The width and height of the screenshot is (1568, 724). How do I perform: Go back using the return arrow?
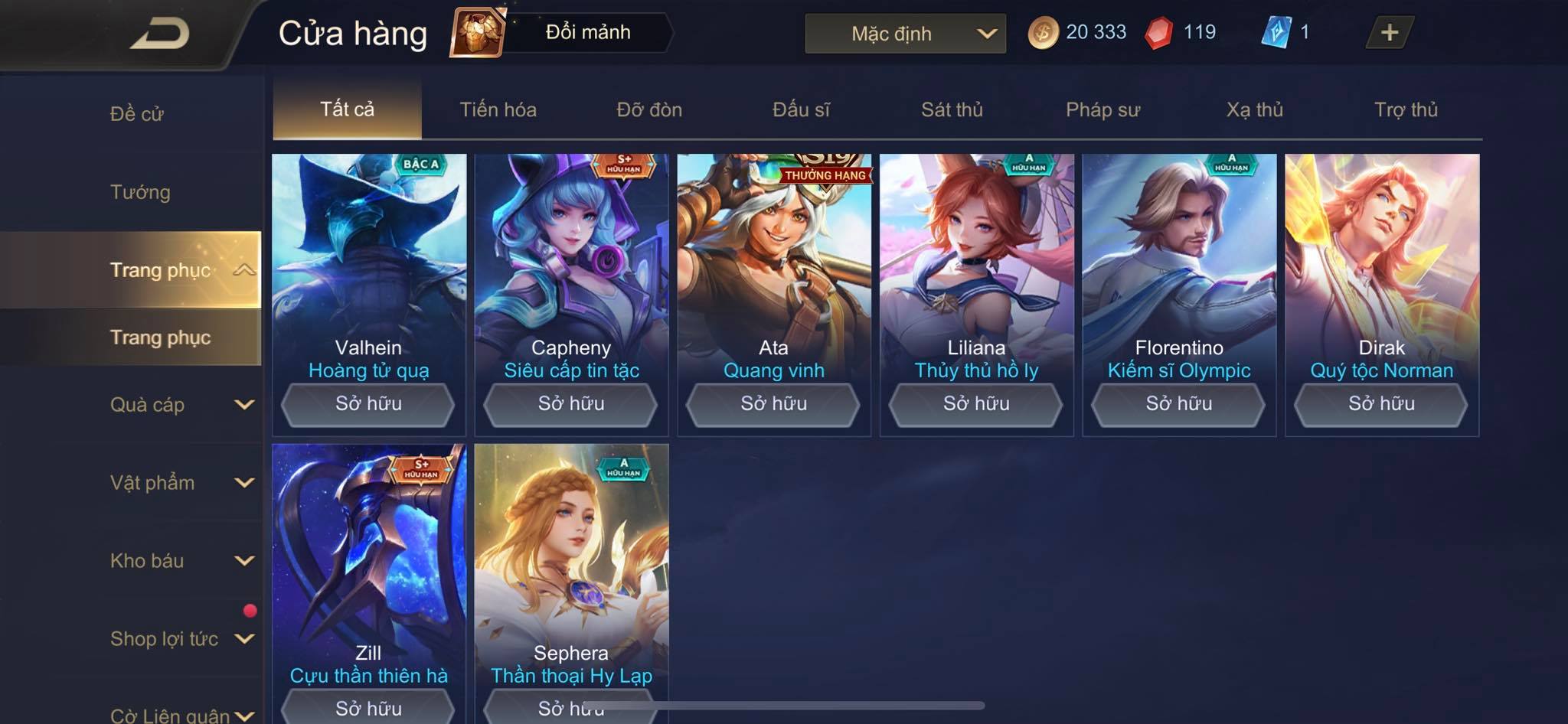[159, 34]
